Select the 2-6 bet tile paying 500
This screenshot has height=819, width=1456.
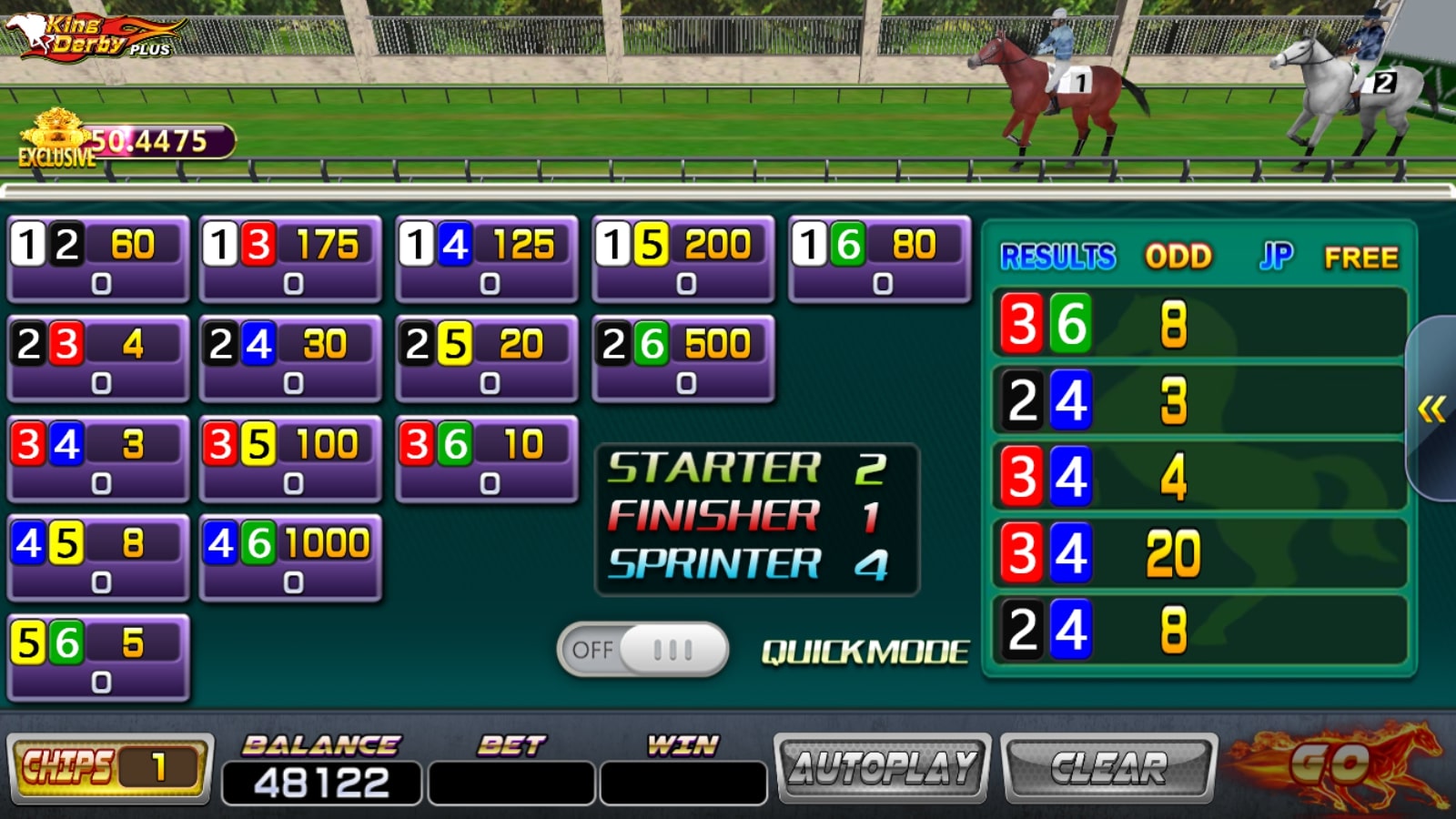click(683, 359)
